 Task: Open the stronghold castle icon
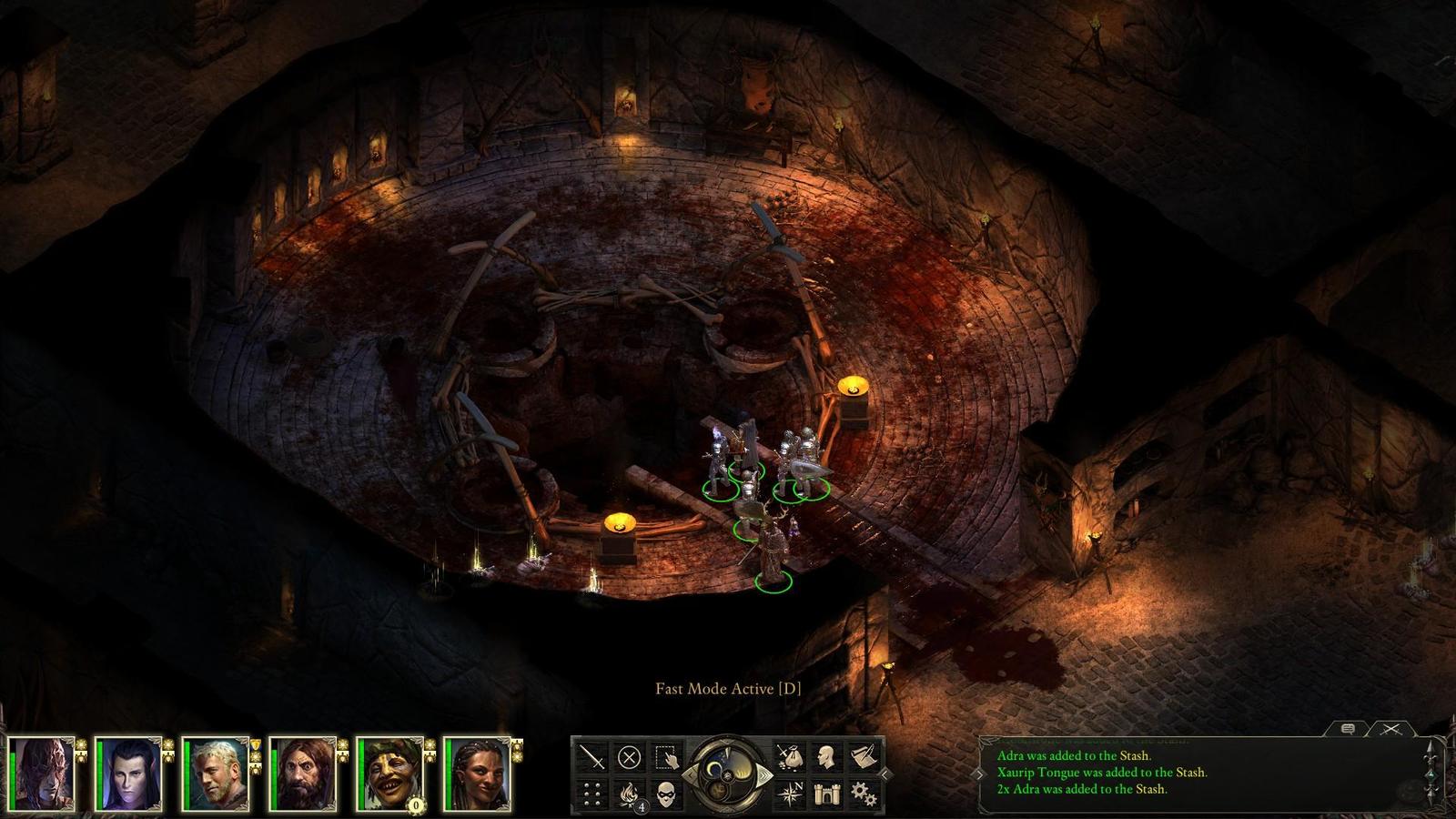tap(826, 794)
